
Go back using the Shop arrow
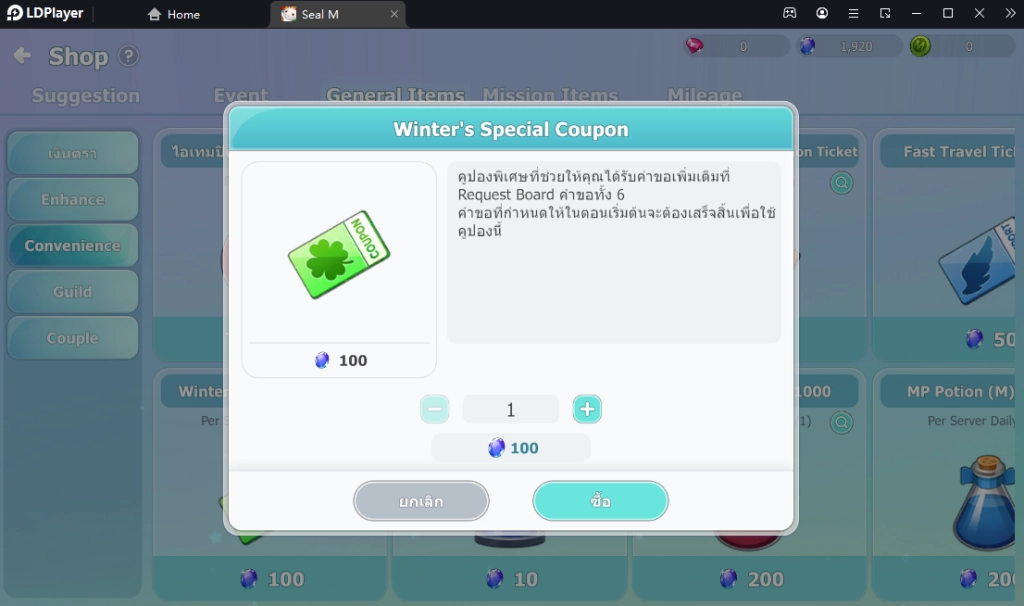click(x=22, y=56)
